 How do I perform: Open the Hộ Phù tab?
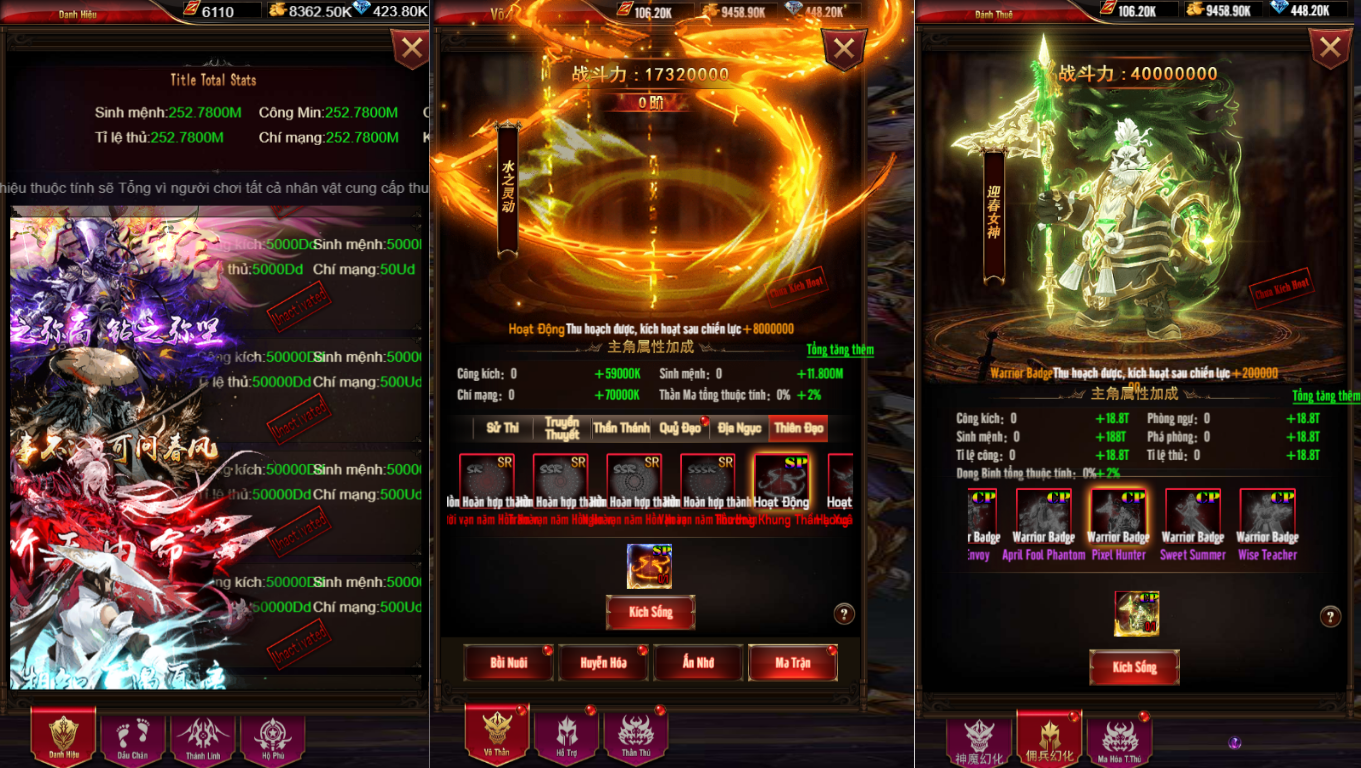273,737
